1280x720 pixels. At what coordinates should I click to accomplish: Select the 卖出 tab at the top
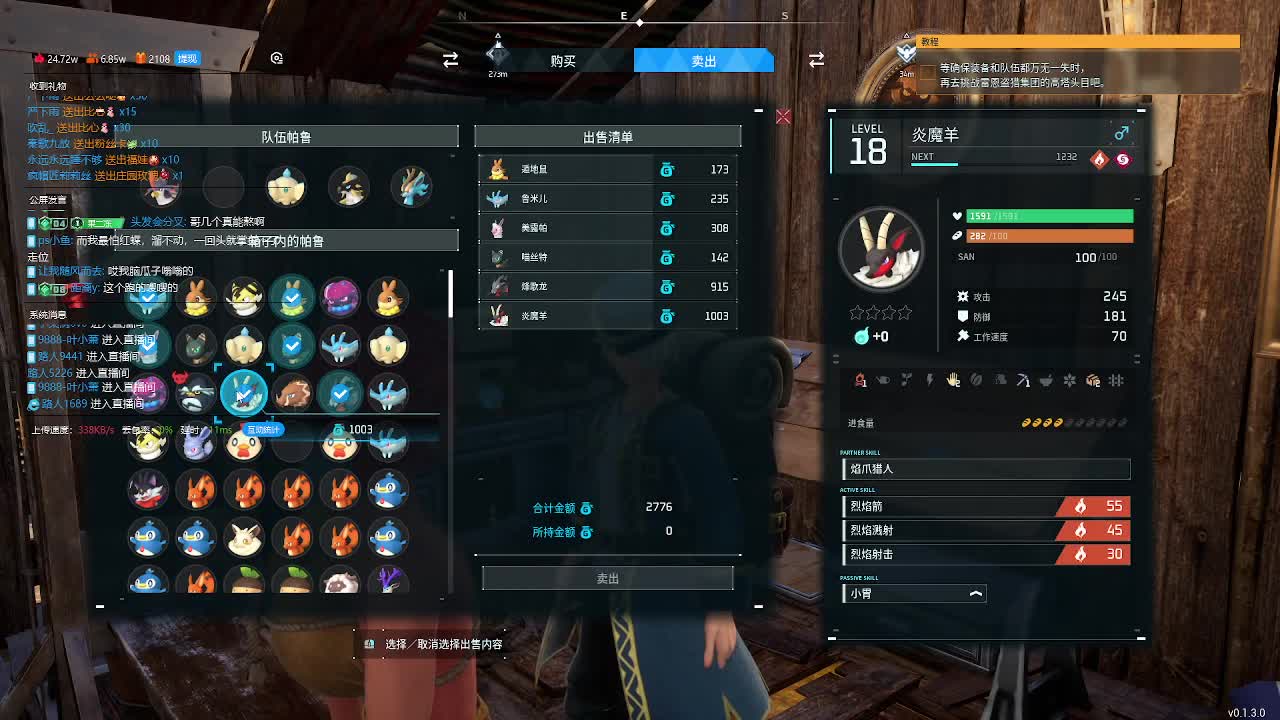click(x=703, y=60)
